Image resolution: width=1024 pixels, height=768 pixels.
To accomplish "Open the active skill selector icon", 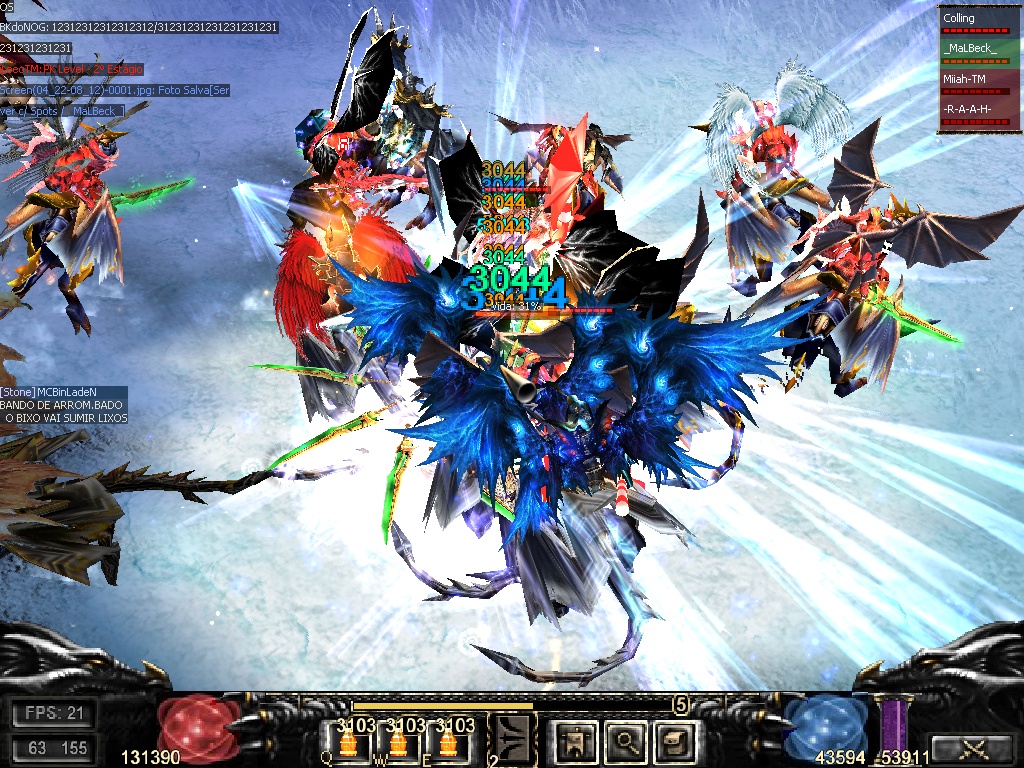I will coord(513,740).
